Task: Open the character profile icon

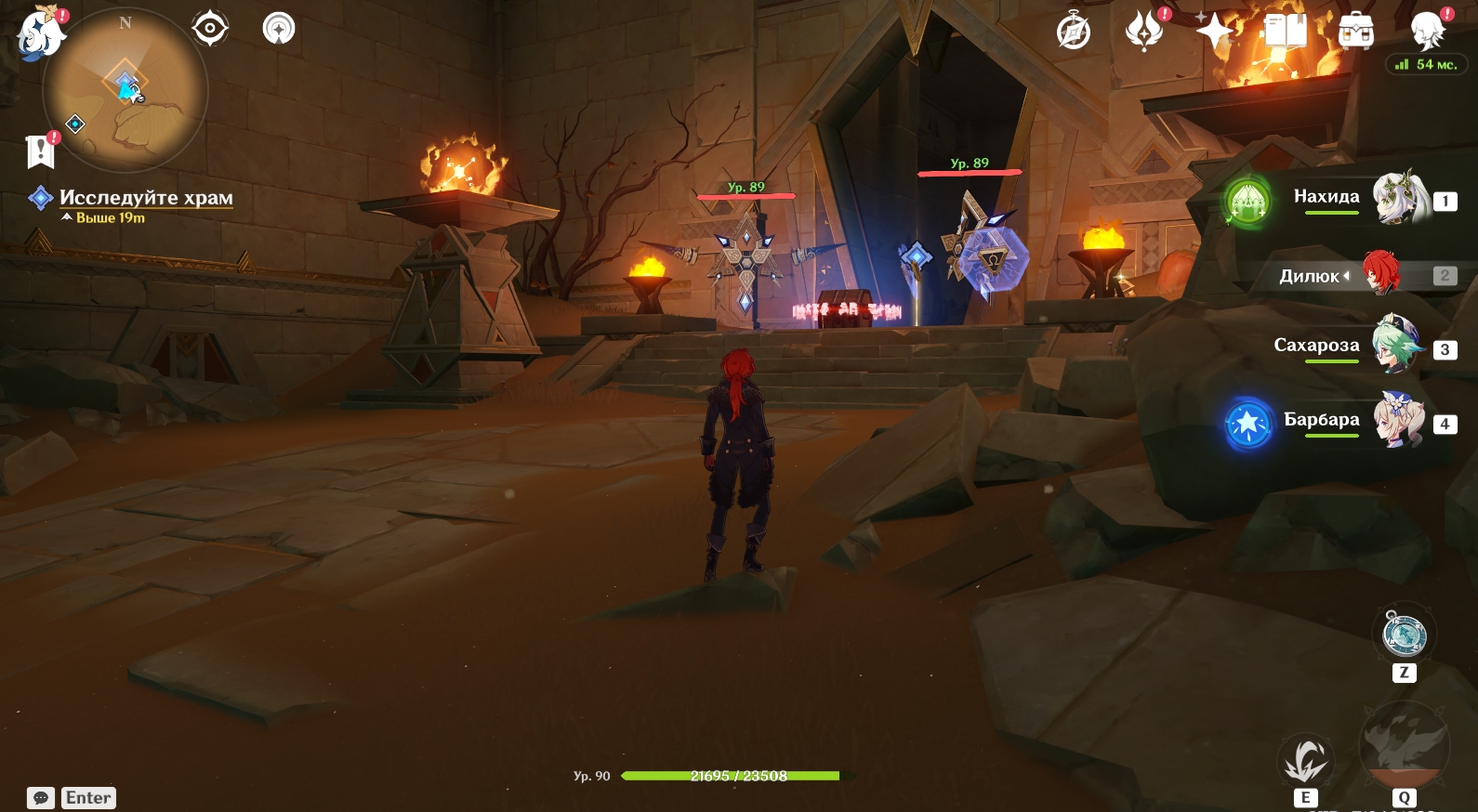Action: (1427, 32)
